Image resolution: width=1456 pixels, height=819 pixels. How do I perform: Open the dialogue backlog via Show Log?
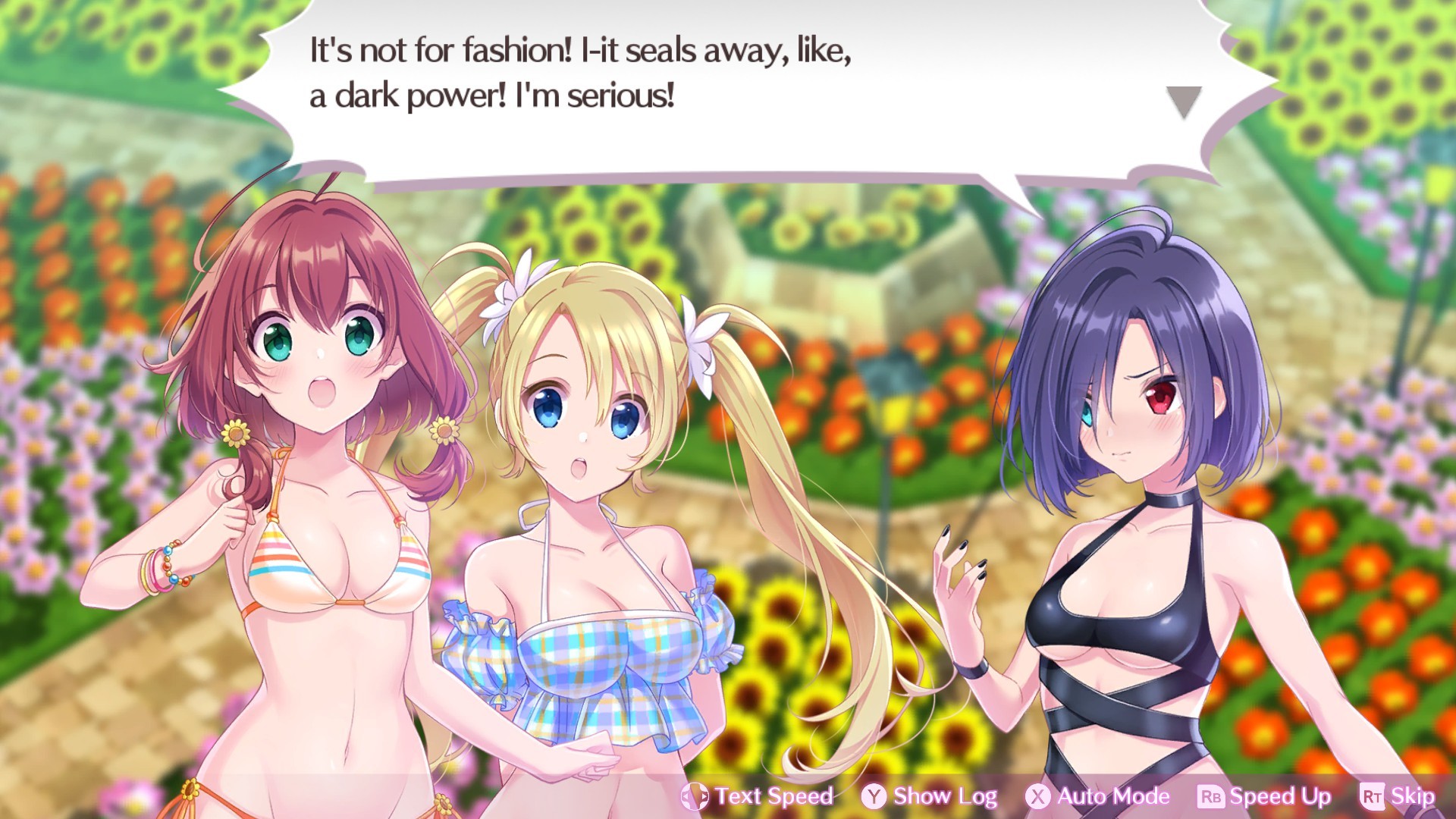945,796
